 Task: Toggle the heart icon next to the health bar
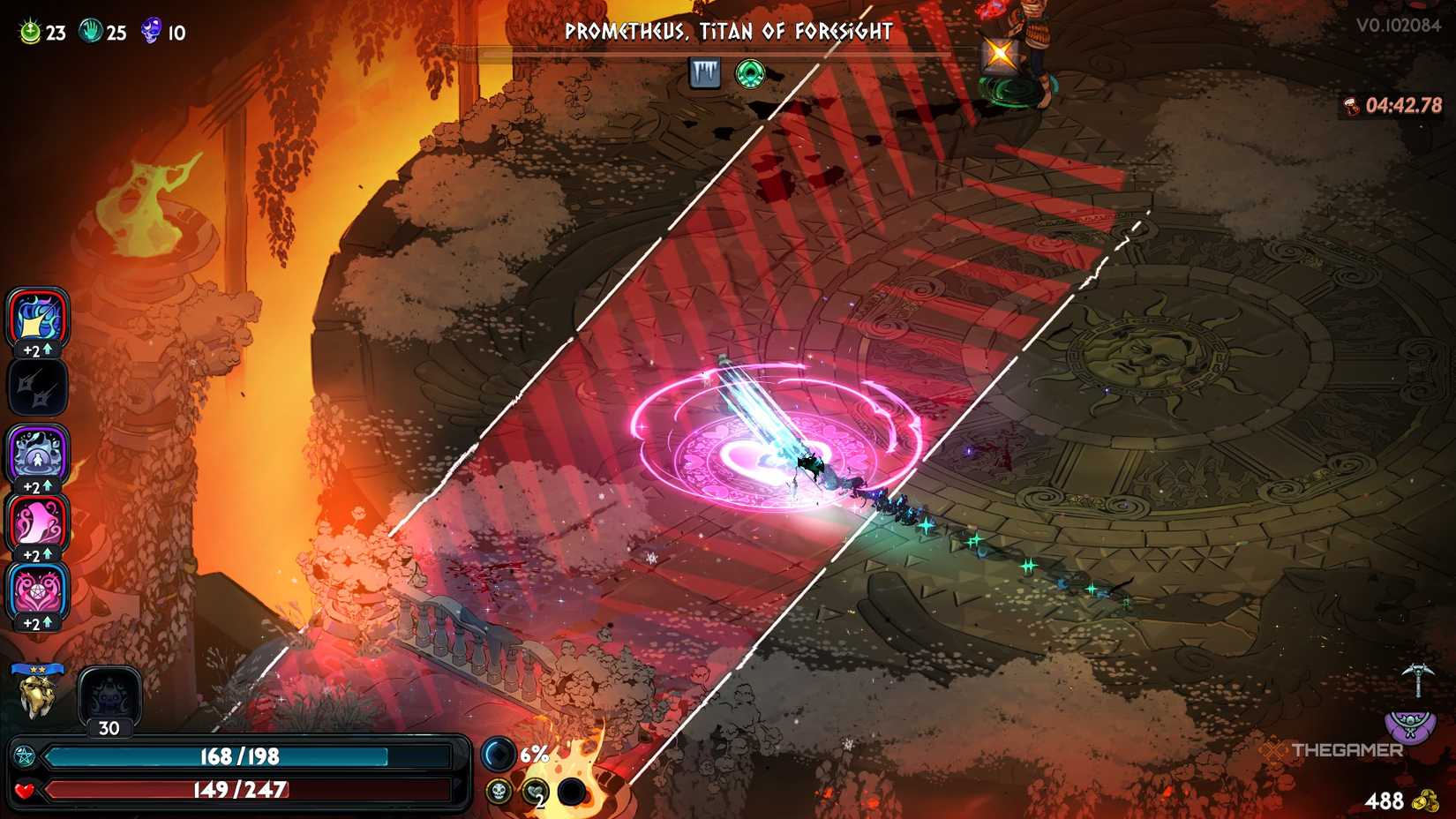click(26, 791)
